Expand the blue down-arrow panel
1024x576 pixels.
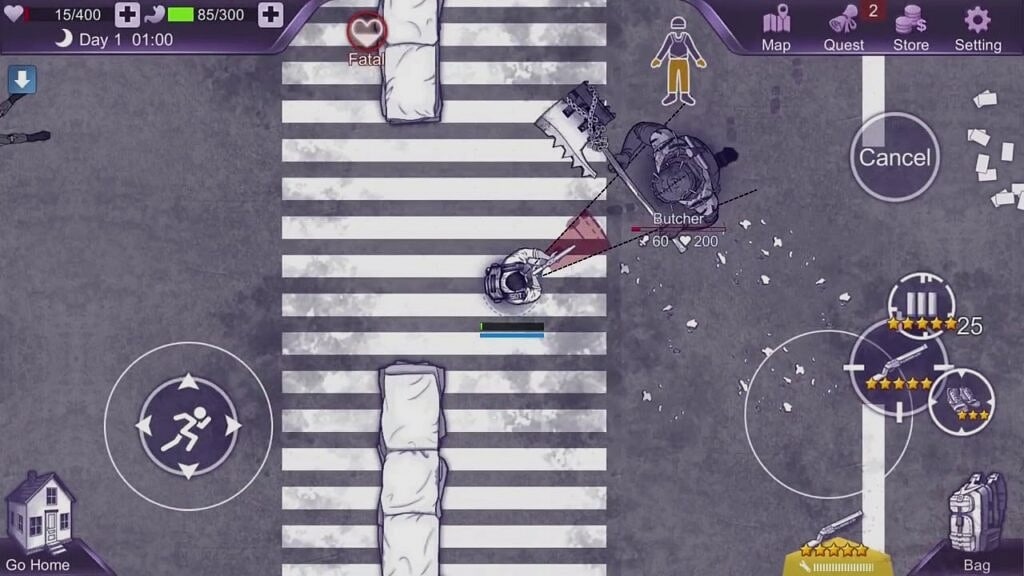tap(22, 80)
